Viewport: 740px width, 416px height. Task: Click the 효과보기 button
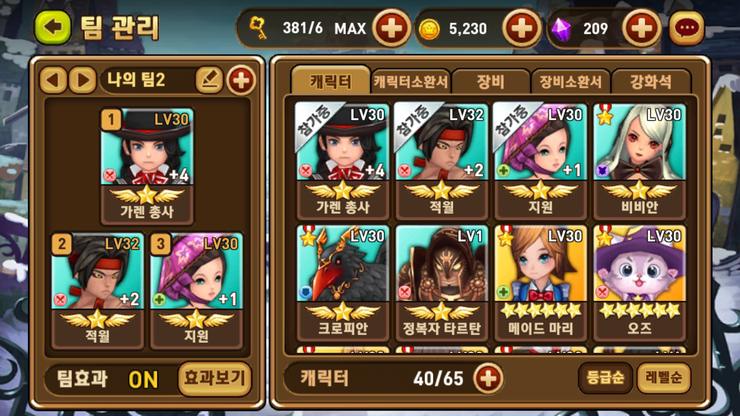(x=215, y=379)
